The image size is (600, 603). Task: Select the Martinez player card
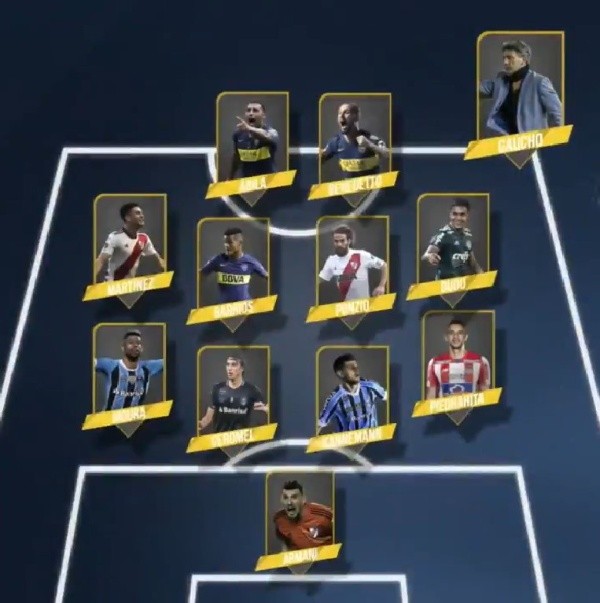[129, 245]
